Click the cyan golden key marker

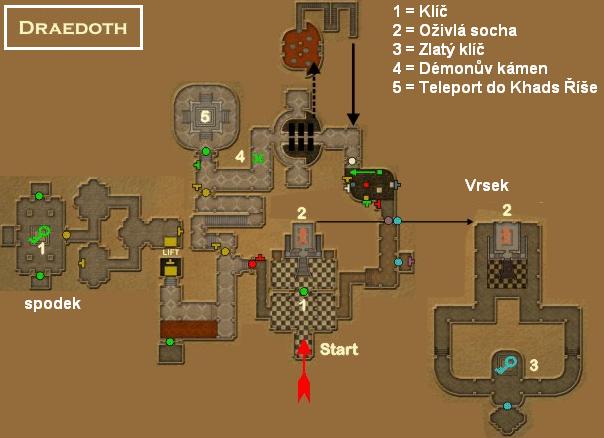(x=508, y=366)
